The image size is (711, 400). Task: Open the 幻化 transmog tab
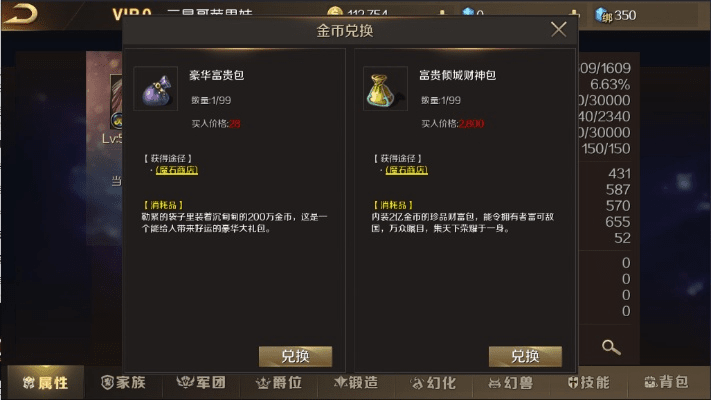point(434,382)
